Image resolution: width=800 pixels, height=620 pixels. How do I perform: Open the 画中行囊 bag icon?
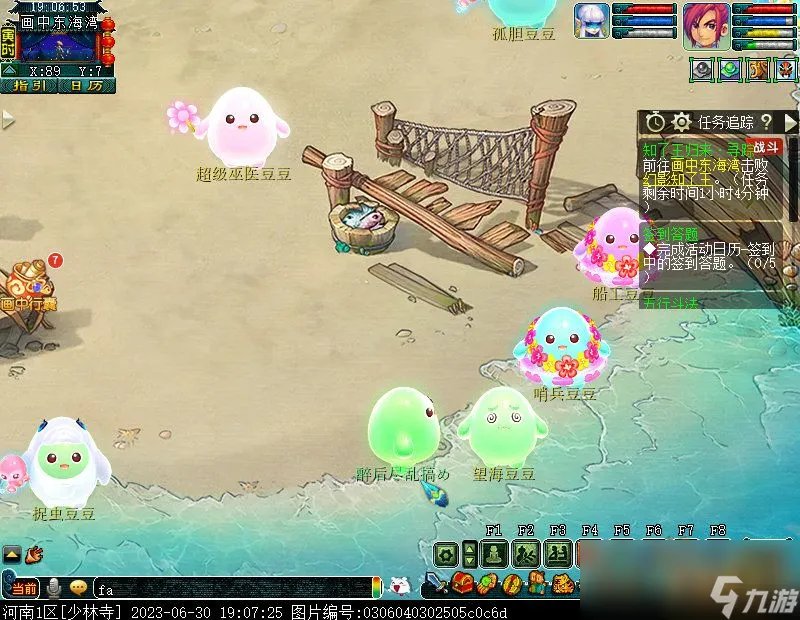[27, 283]
